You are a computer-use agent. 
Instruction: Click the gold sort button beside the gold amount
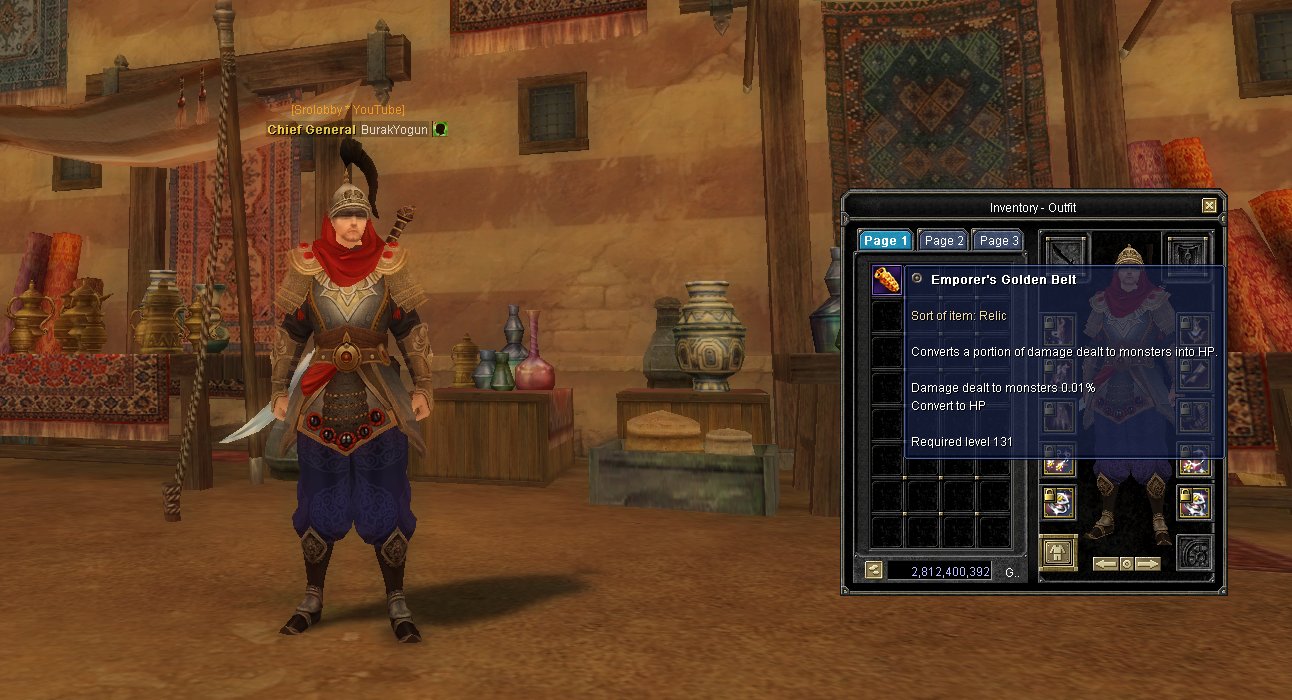pos(873,571)
